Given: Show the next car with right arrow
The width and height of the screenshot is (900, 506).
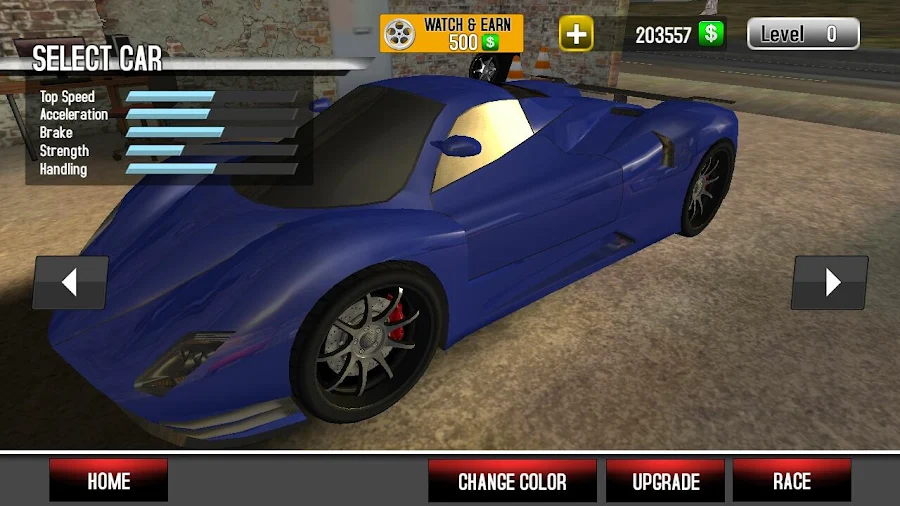Looking at the screenshot, I should [830, 283].
